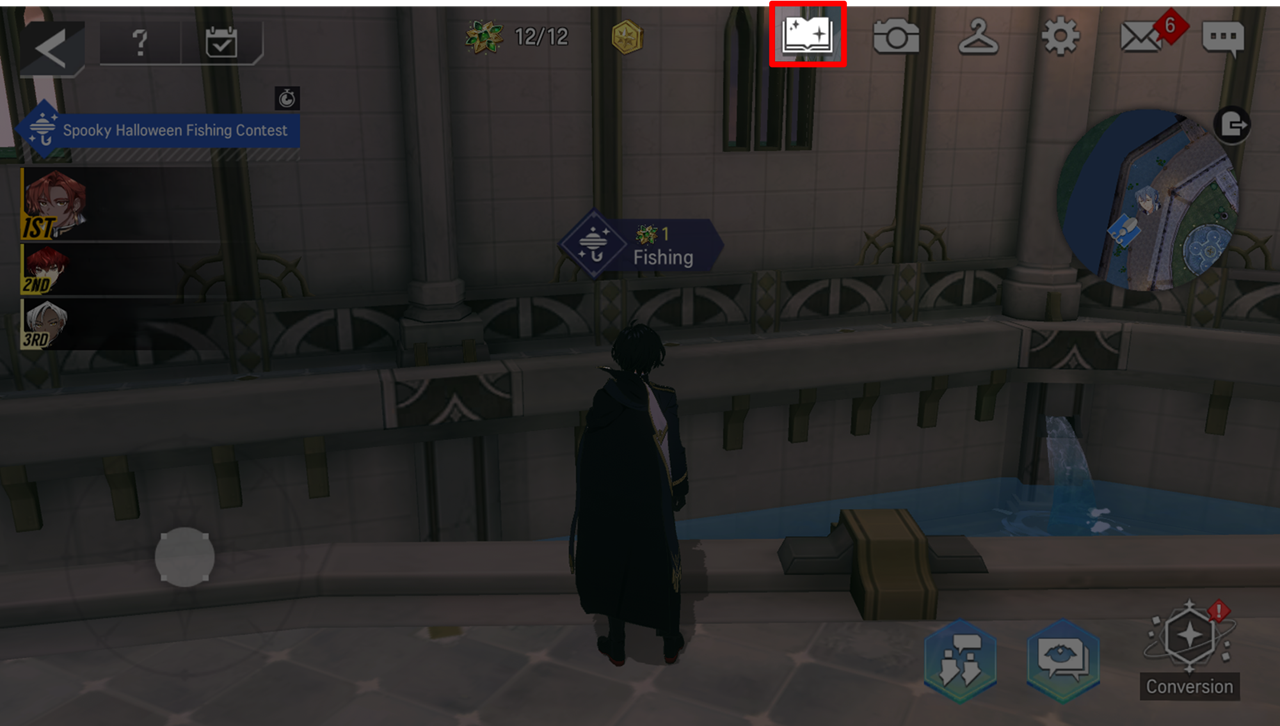Click the exit door icon by minimap
1280x726 pixels.
pyautogui.click(x=1232, y=125)
